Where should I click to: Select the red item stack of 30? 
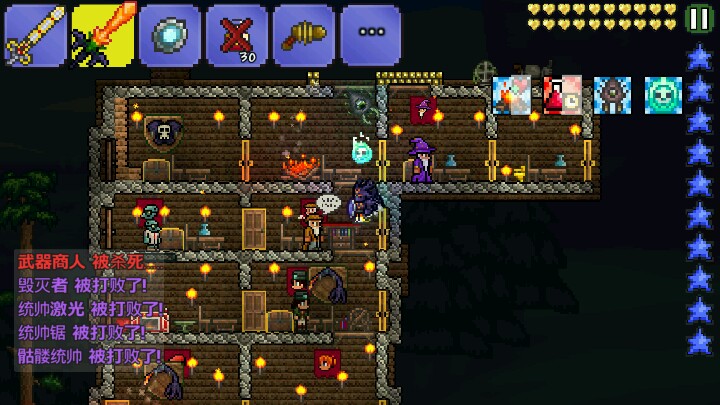pyautogui.click(x=236, y=35)
